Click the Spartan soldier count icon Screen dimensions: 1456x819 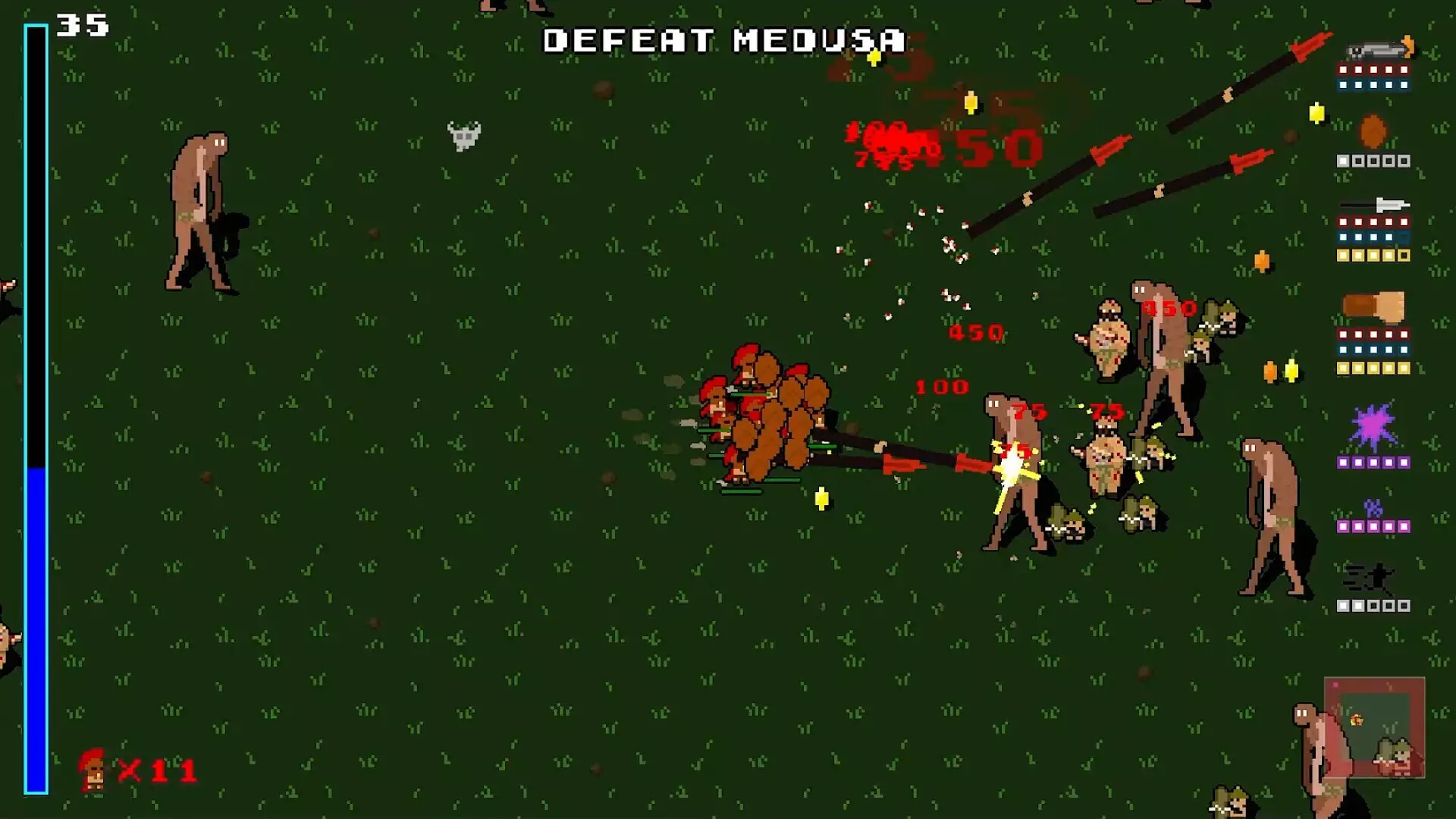click(x=94, y=770)
